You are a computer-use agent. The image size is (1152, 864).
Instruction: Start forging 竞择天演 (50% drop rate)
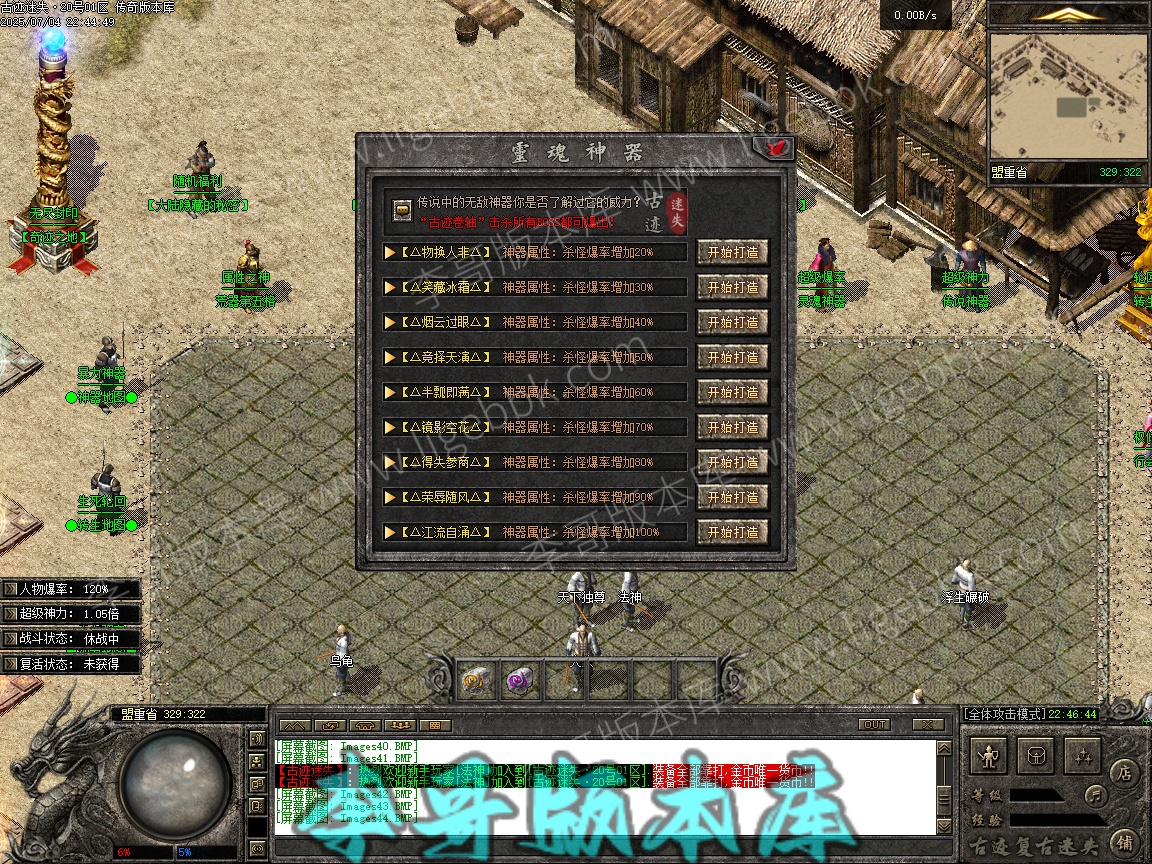[732, 357]
